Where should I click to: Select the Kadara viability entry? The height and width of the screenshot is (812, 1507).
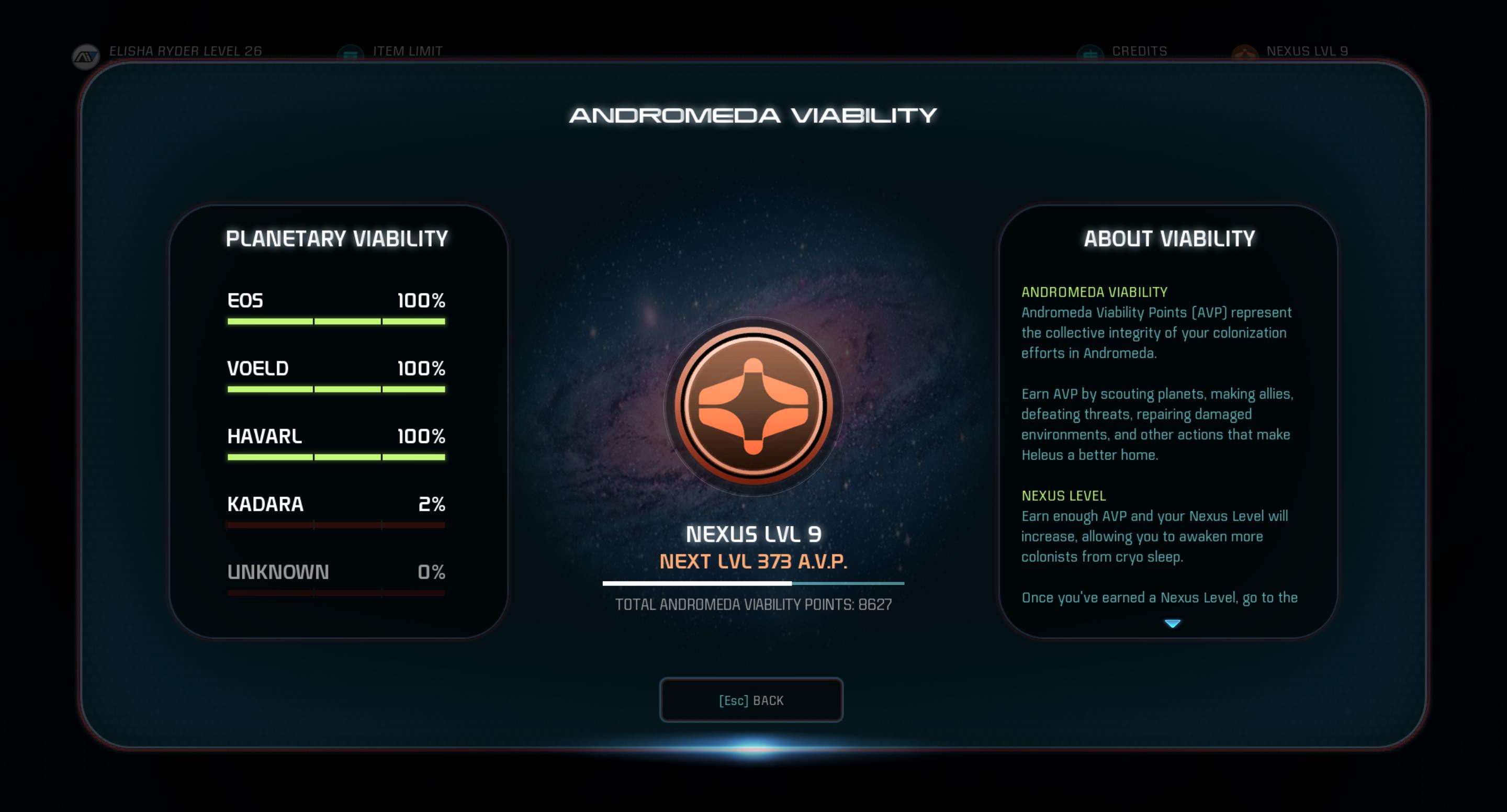tap(336, 511)
